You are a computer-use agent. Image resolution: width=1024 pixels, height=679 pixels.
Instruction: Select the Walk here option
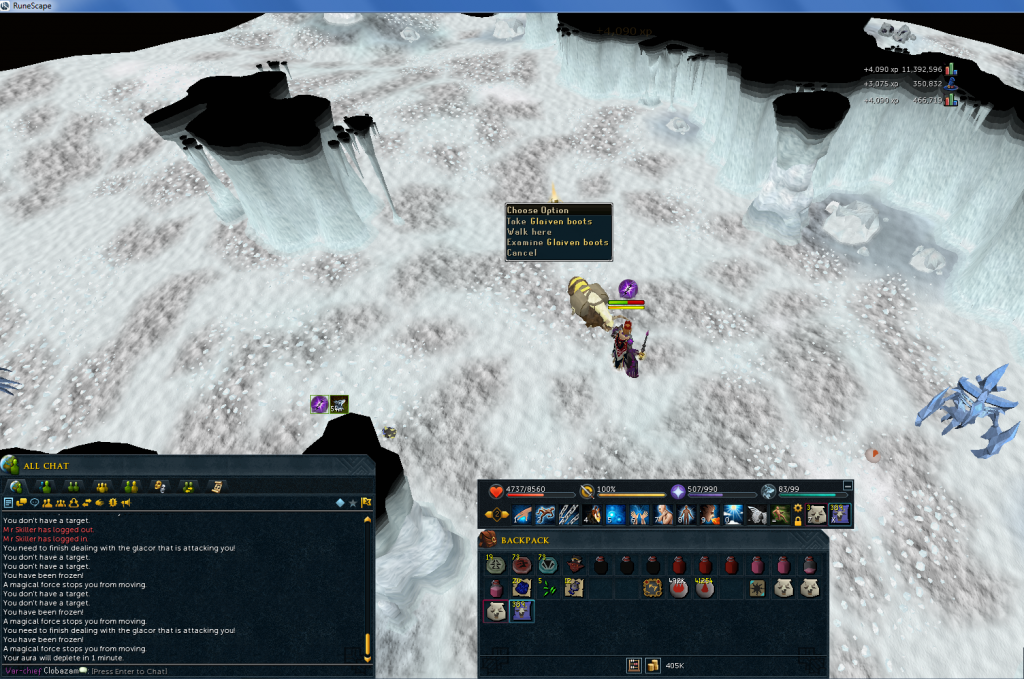point(530,232)
